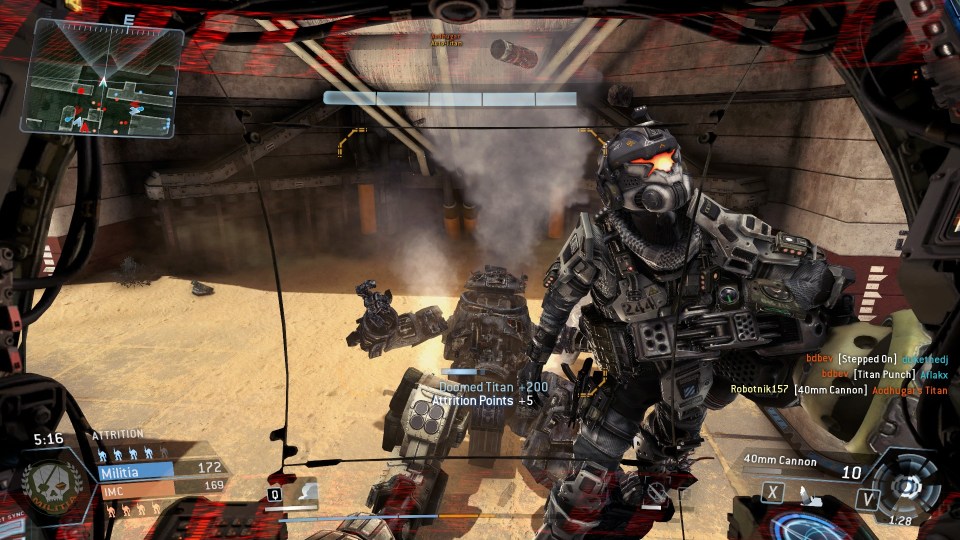Select the Militia team score row

click(x=160, y=468)
